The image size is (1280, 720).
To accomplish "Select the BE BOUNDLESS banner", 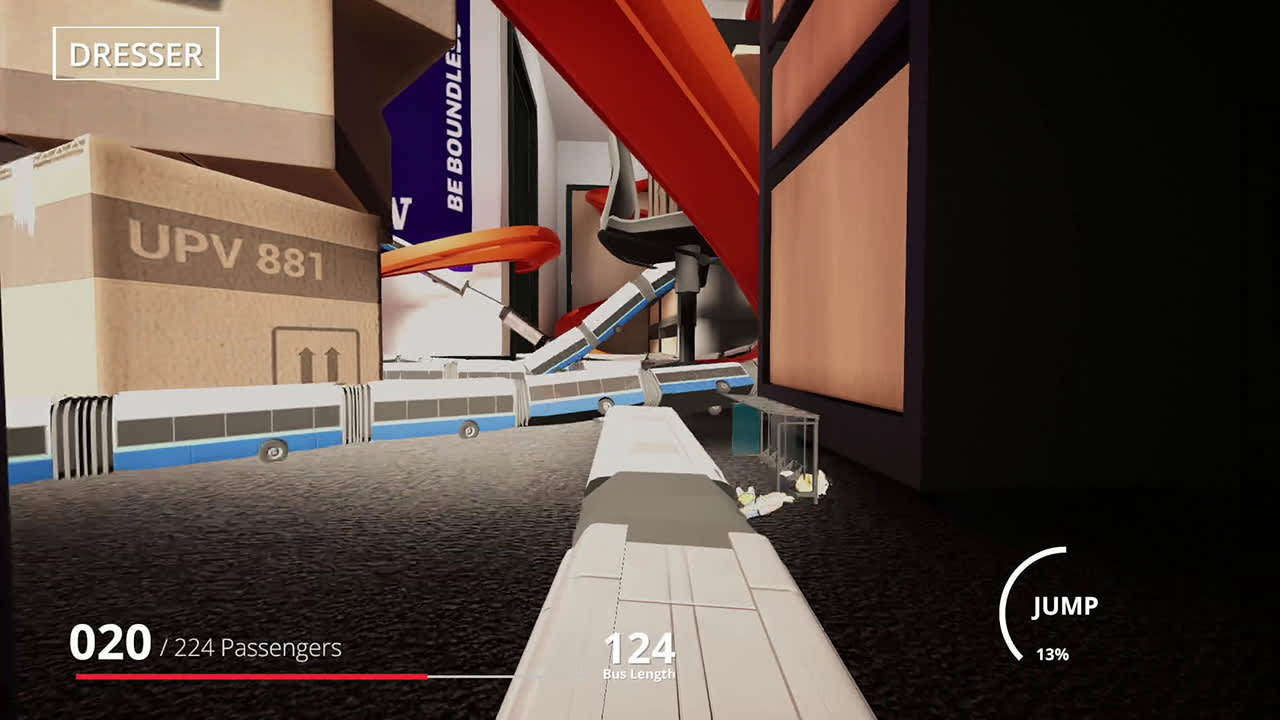I will (x=448, y=140).
